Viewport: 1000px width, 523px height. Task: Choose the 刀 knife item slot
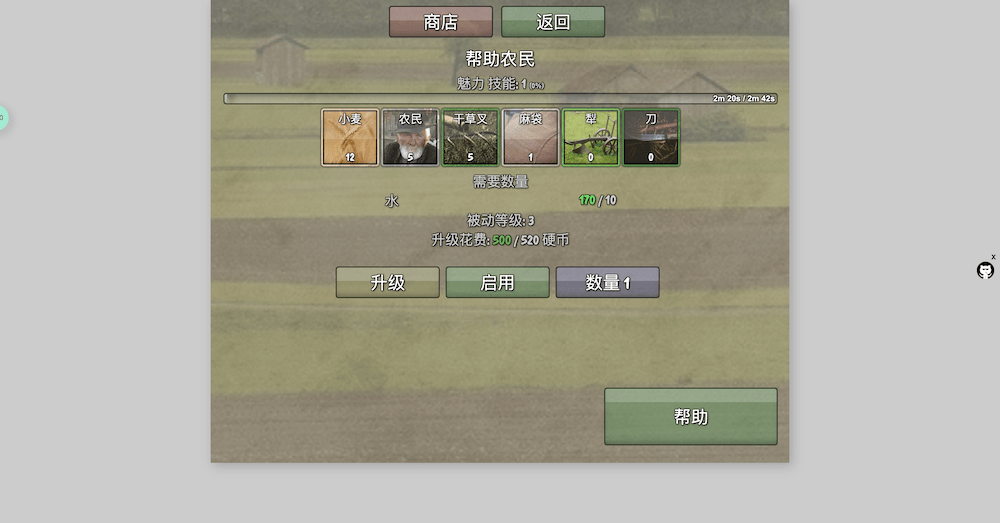point(651,137)
